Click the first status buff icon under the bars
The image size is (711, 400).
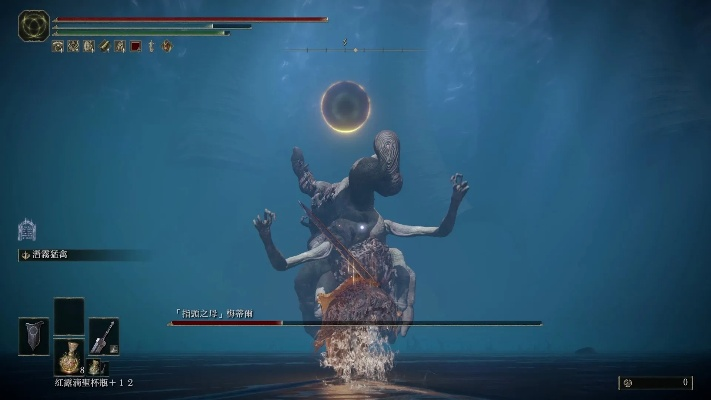point(57,46)
